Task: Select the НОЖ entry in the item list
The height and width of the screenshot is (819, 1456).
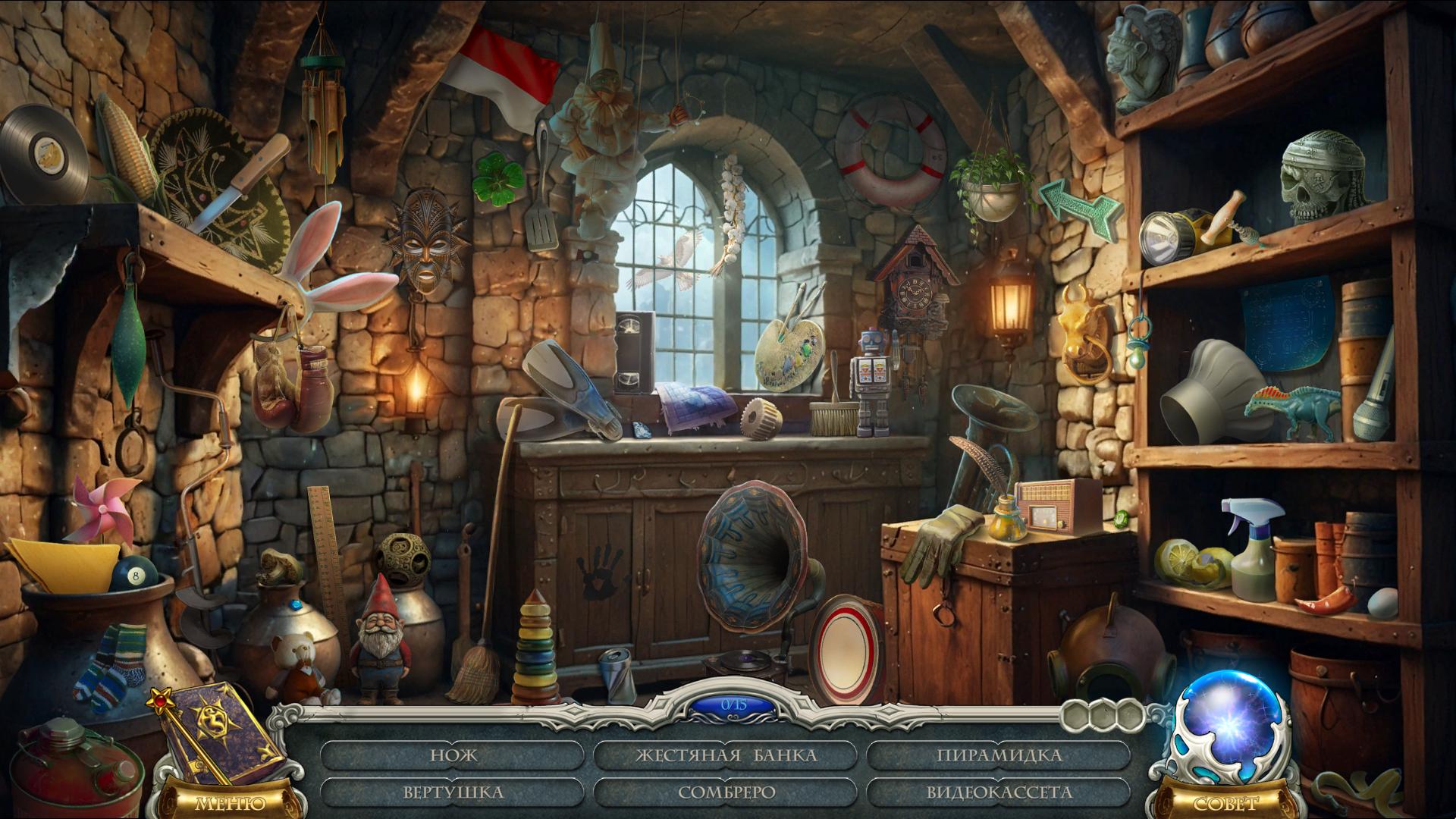Action: 453,755
